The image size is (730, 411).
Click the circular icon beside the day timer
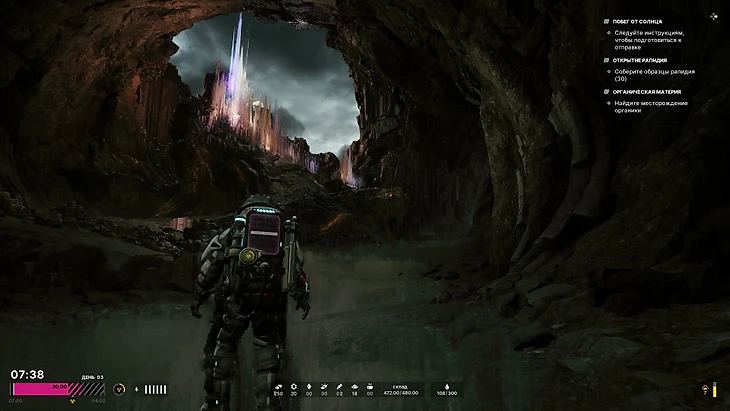tap(120, 388)
